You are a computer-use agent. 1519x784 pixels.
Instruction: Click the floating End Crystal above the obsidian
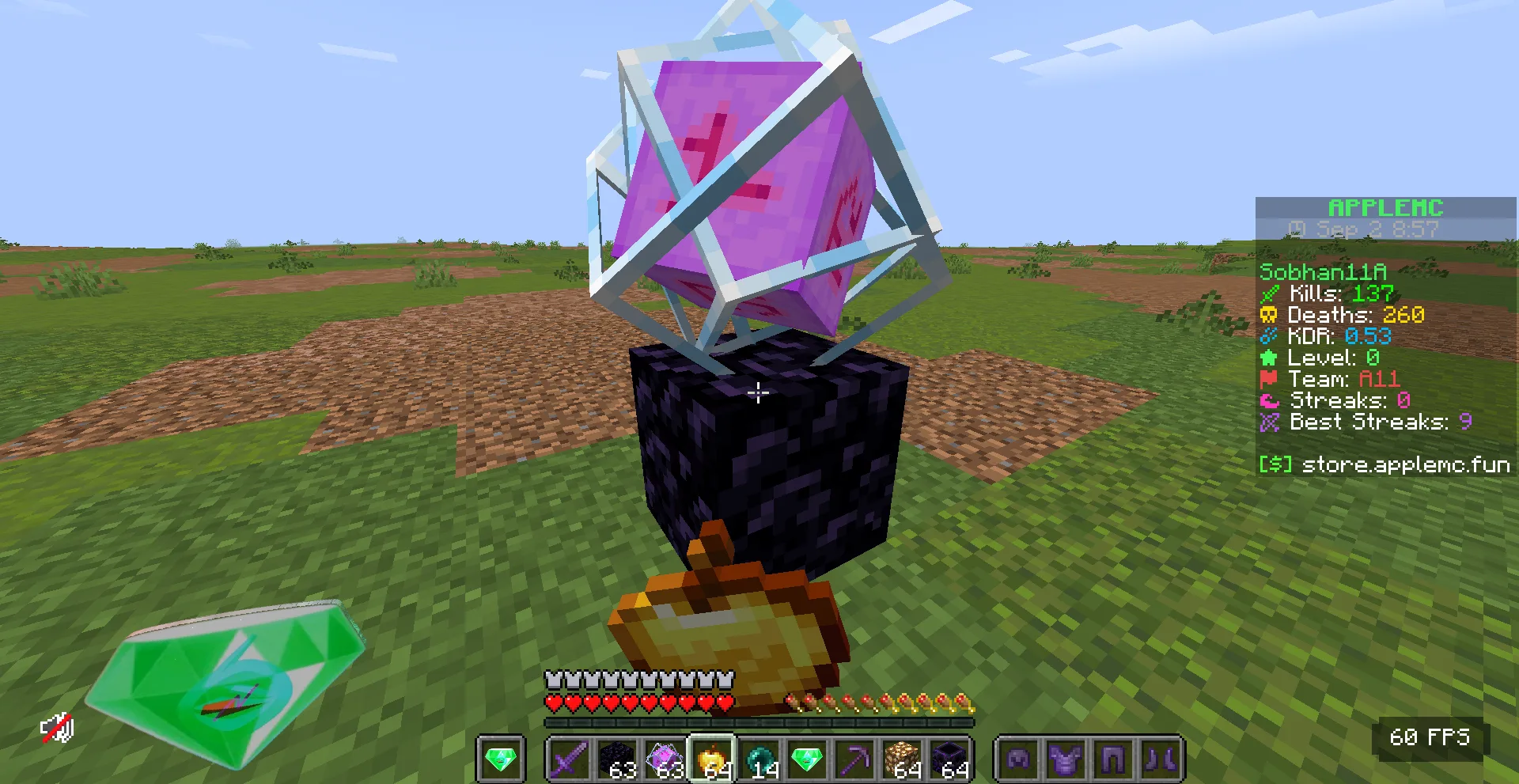click(759, 182)
